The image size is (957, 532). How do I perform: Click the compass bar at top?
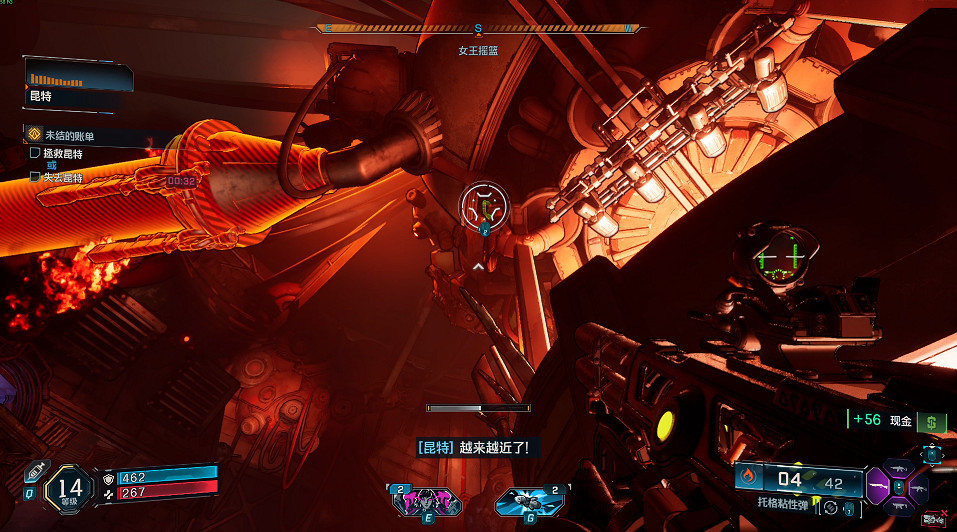(x=478, y=29)
